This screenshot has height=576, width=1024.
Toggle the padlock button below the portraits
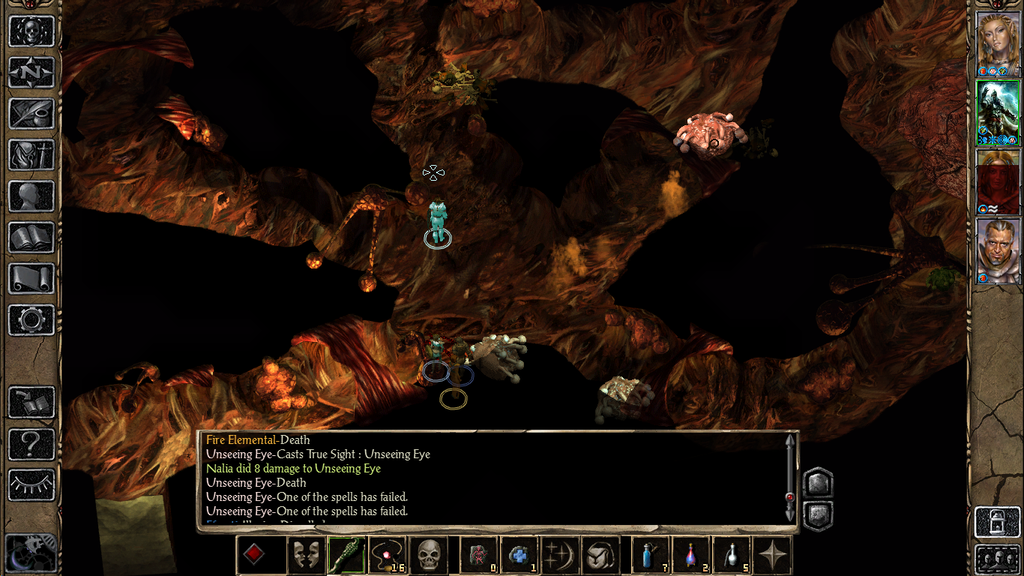coord(996,521)
